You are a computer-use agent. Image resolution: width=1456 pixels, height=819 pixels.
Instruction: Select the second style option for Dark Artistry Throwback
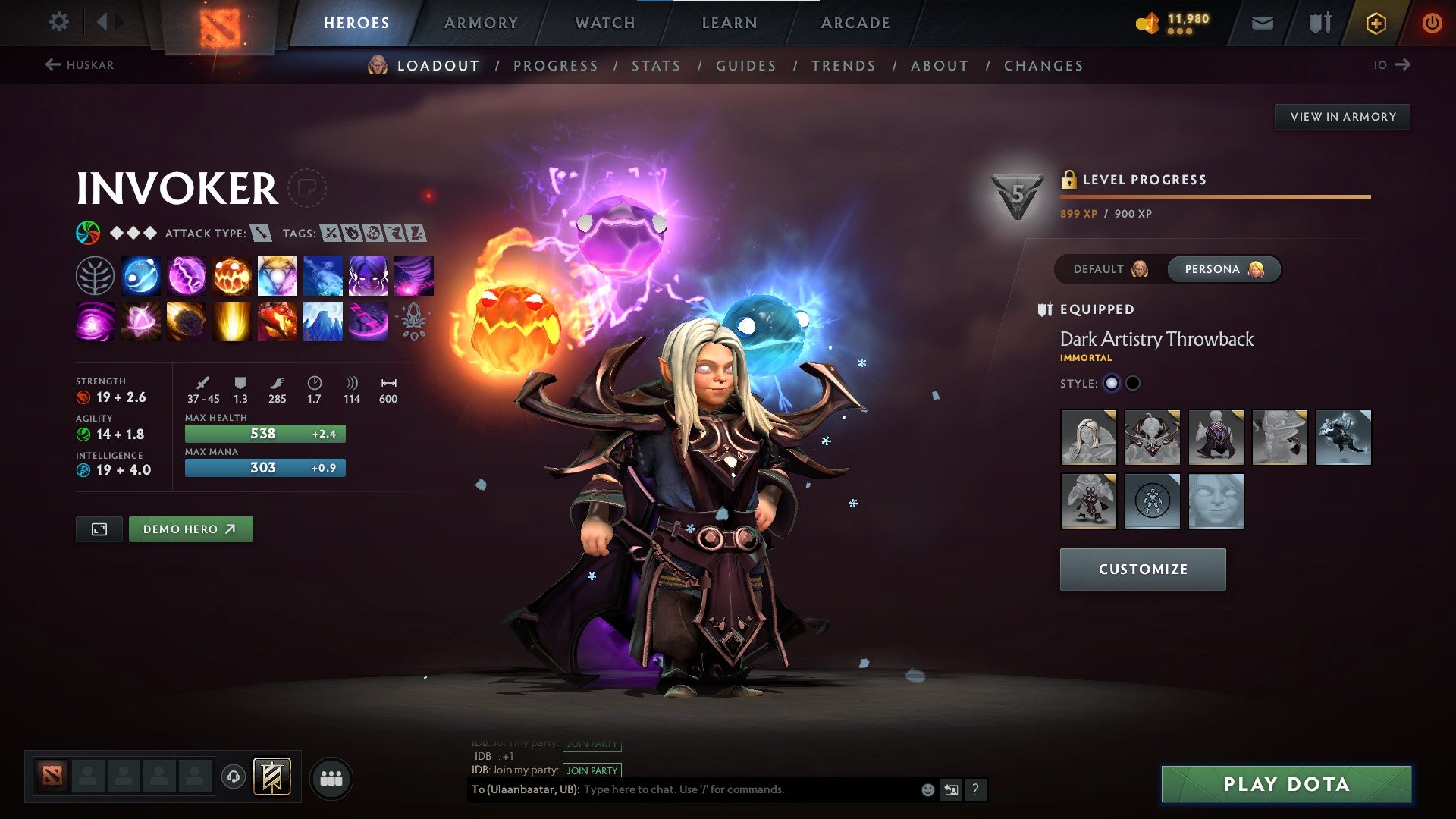(1133, 383)
